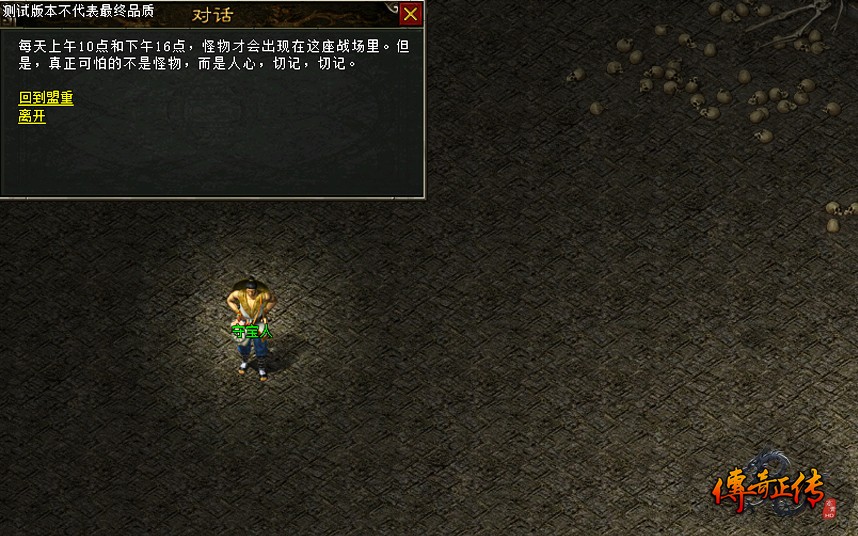Choose the 回到盟重 dialogue option
The width and height of the screenshot is (858, 536).
coord(46,98)
